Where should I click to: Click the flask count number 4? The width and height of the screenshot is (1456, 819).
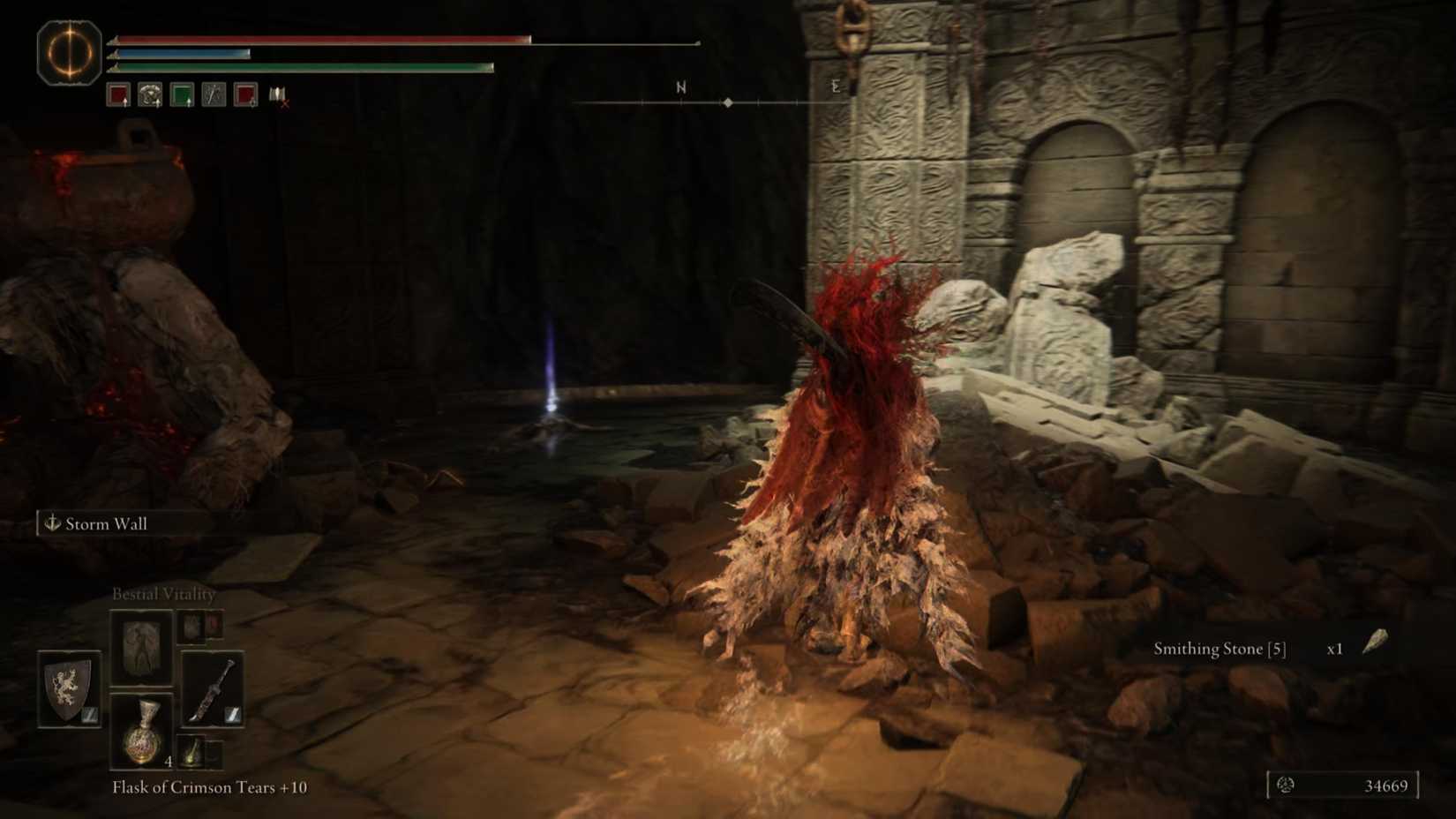pos(169,762)
